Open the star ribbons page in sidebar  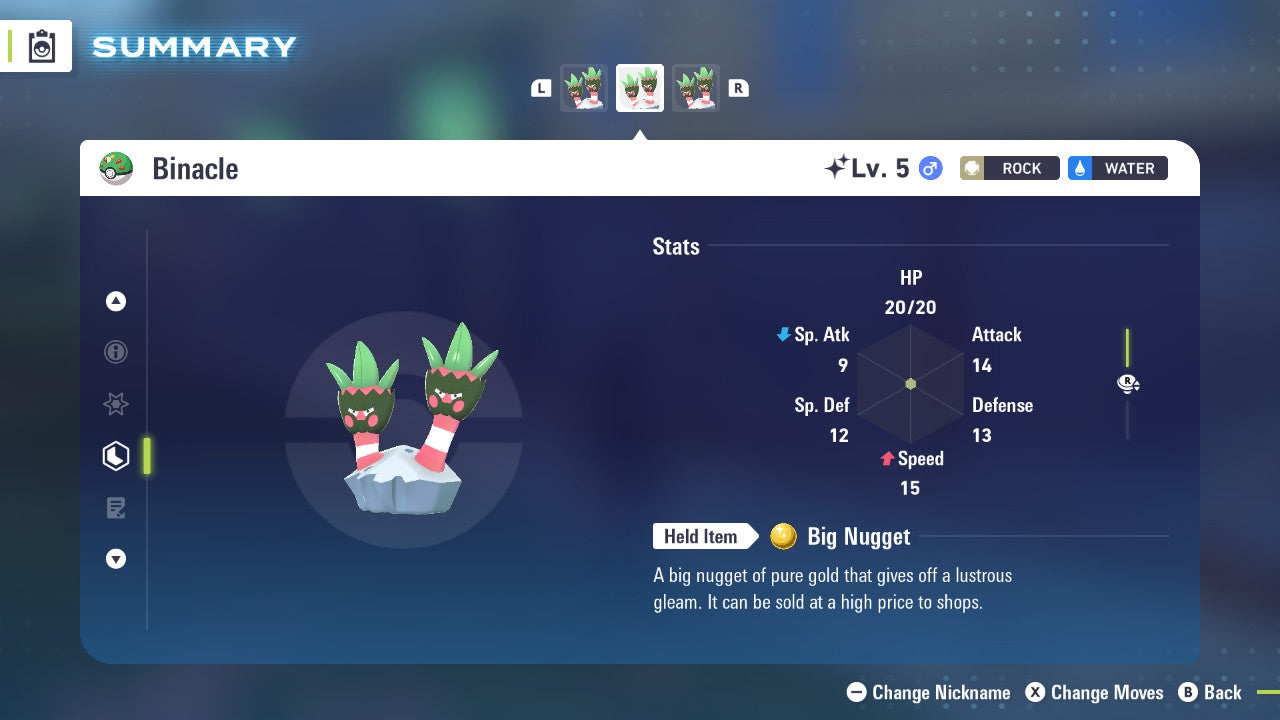(116, 404)
